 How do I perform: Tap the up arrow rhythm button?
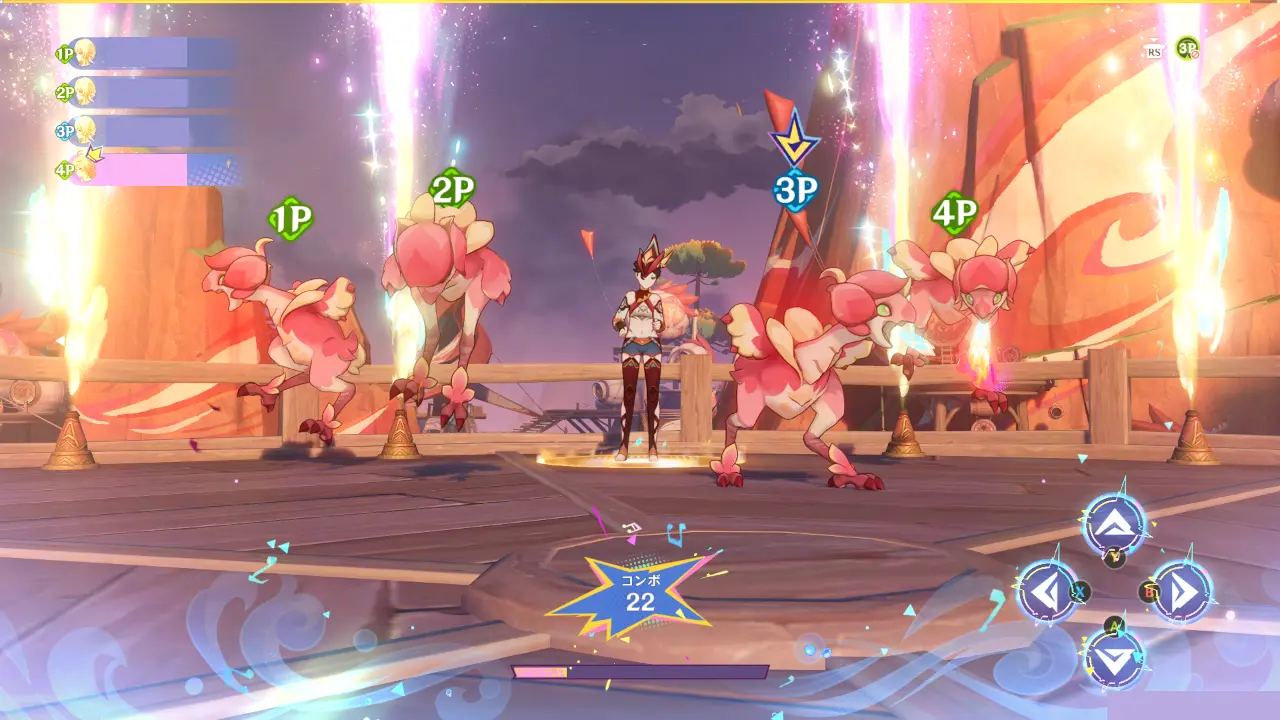coord(1114,523)
